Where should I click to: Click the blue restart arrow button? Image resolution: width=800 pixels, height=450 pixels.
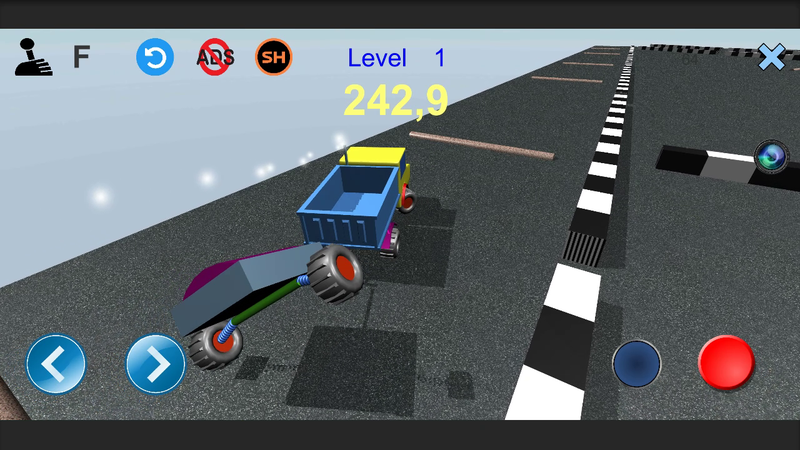(x=155, y=57)
